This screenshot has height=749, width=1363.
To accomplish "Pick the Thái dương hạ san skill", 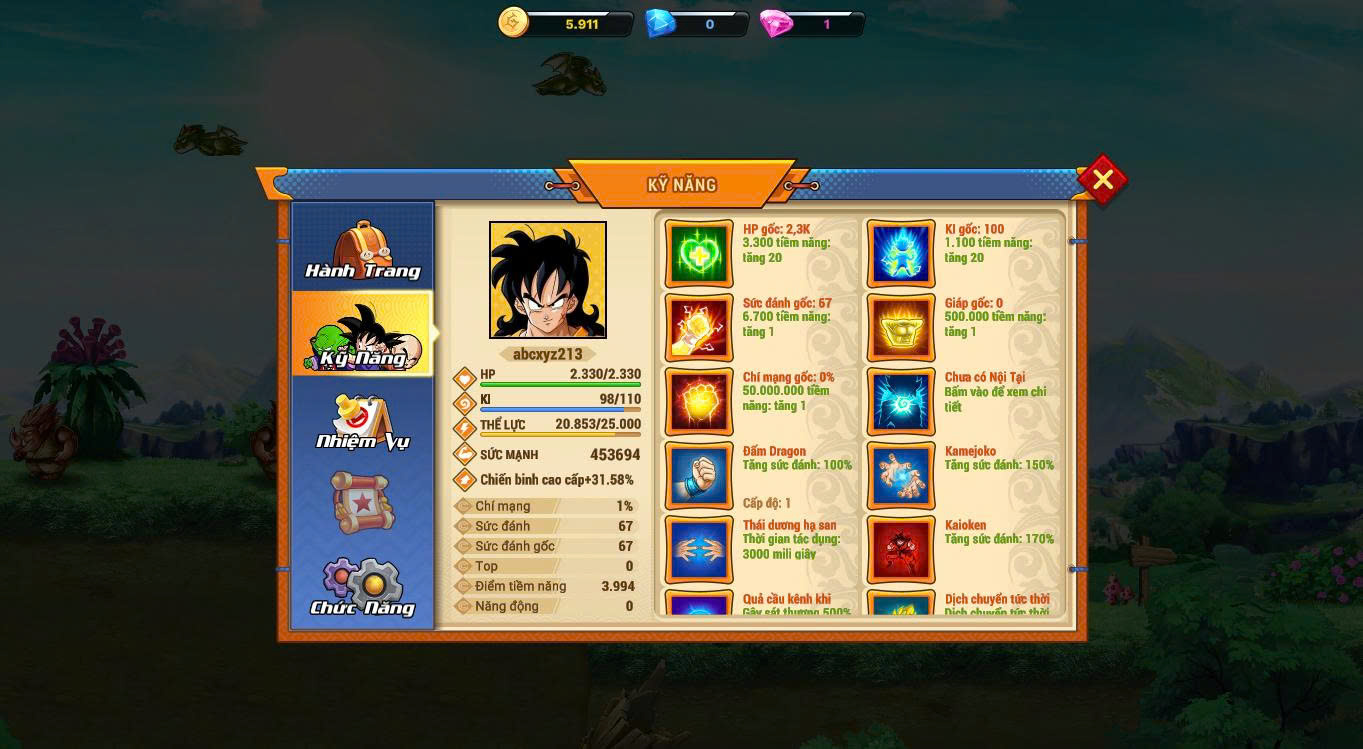I will tap(699, 550).
